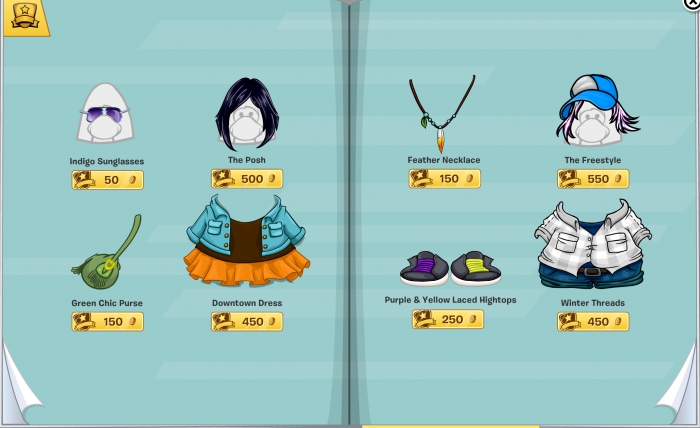Purchase Downtown Dress for 450 coins
Screen dimensions: 700x428
pyautogui.click(x=246, y=322)
